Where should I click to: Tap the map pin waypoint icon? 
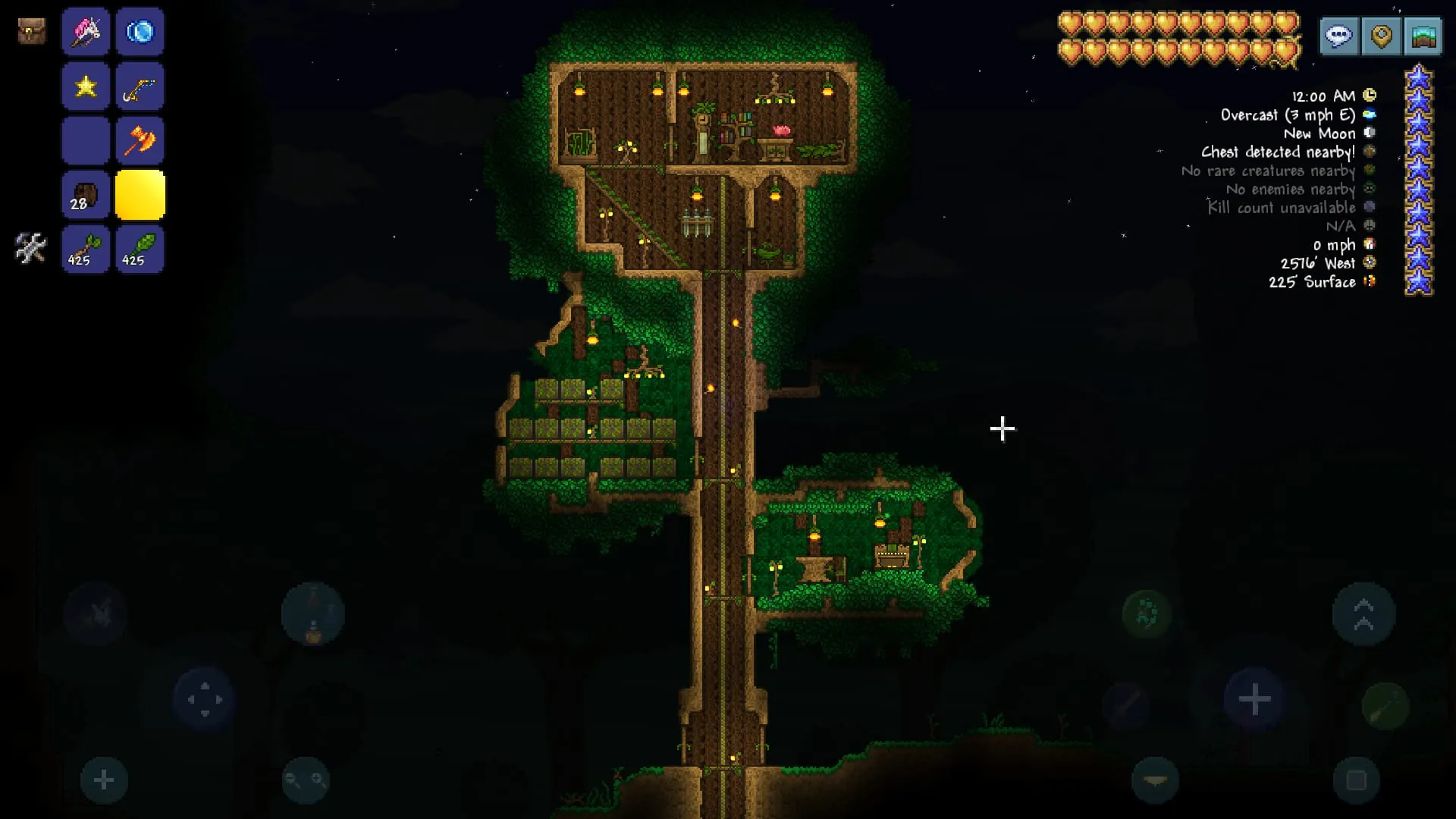(x=1381, y=36)
